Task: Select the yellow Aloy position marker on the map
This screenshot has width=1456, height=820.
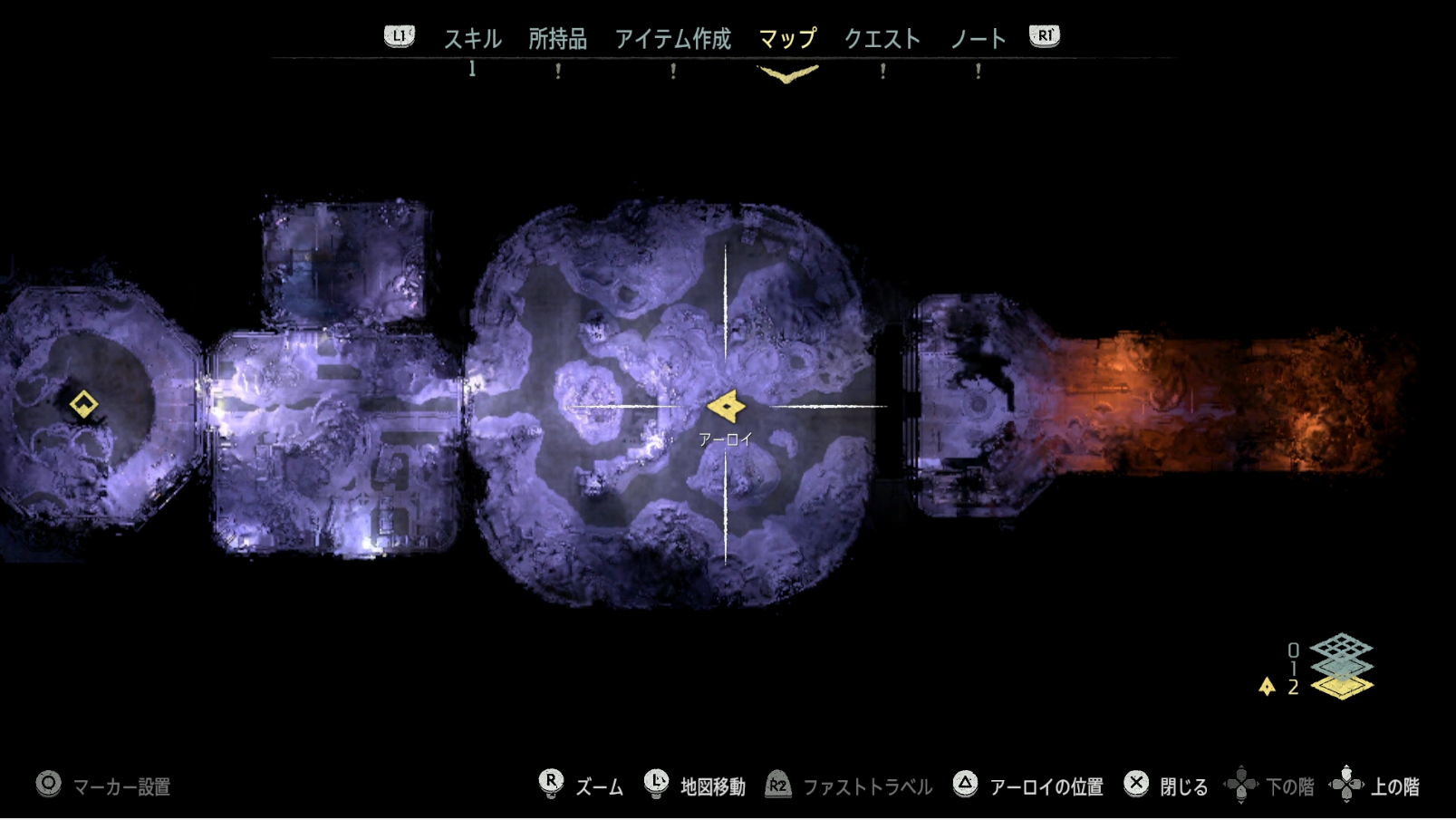Action: coord(728,404)
